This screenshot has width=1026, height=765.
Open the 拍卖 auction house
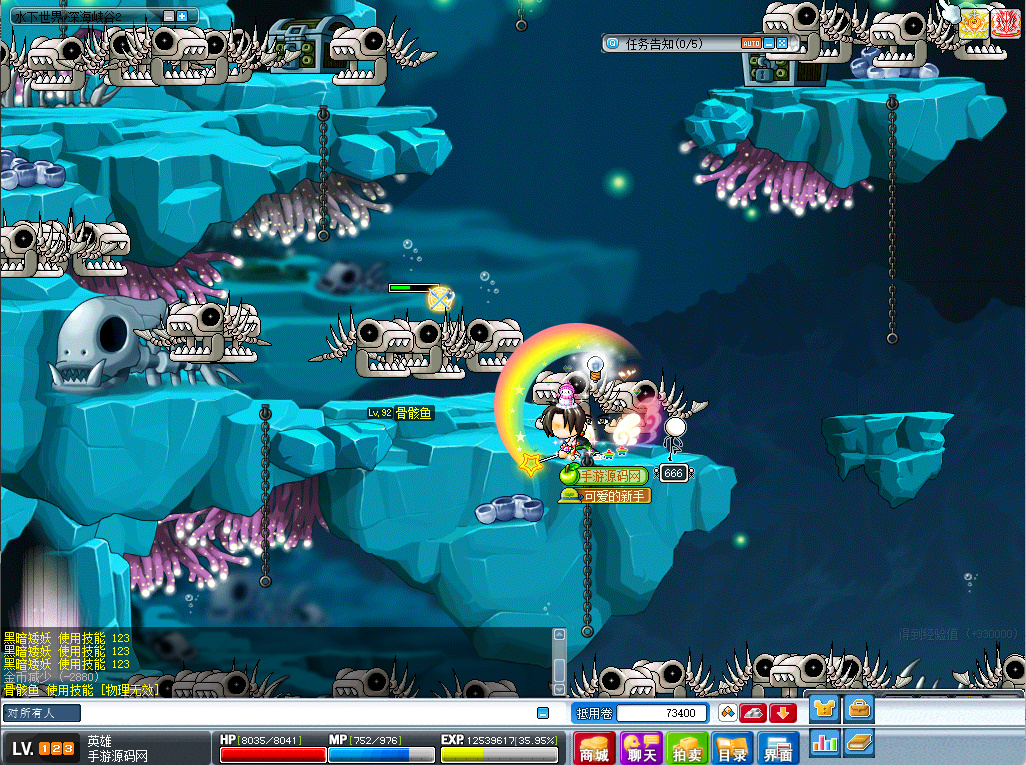point(688,748)
